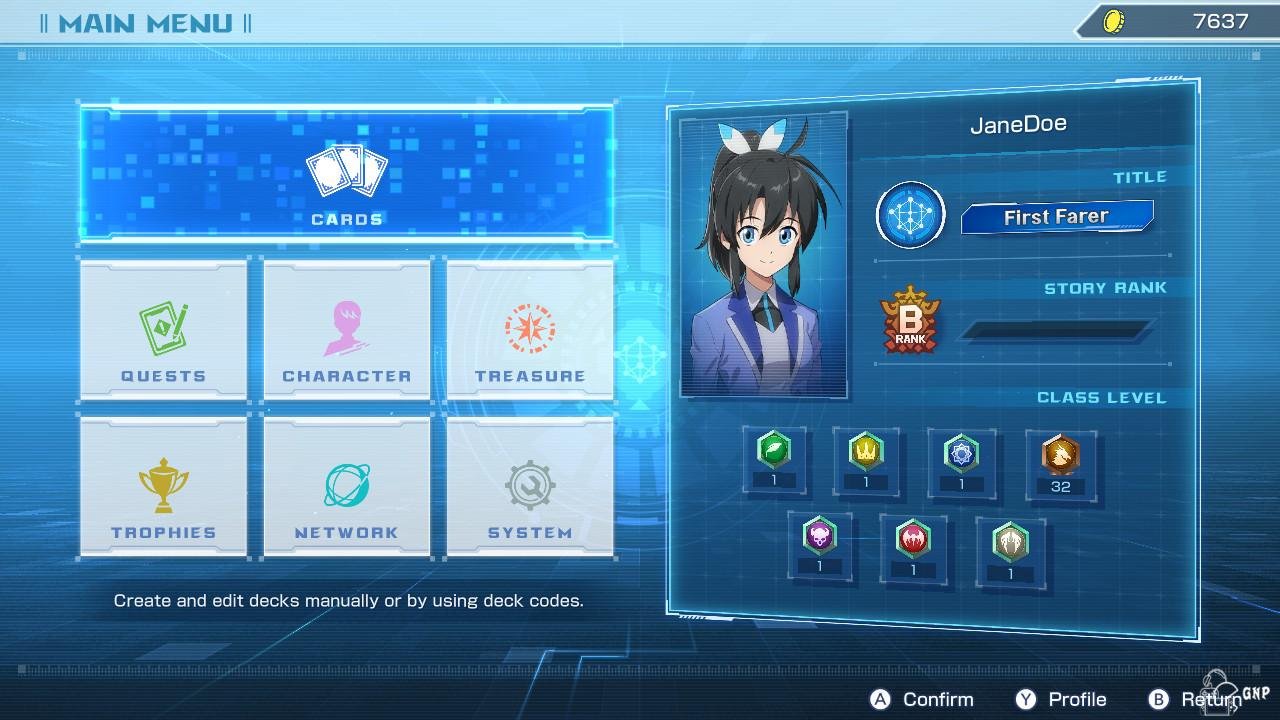Image resolution: width=1280 pixels, height=720 pixels.
Task: Open the Network menu
Action: click(346, 487)
